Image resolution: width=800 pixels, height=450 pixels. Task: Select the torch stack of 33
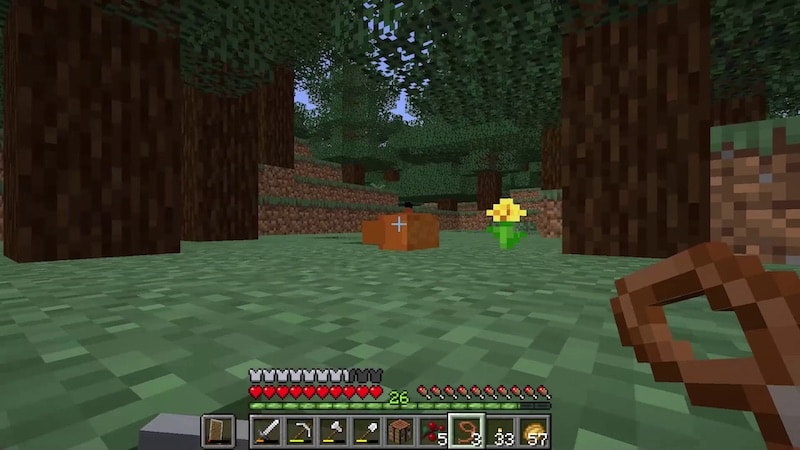(x=499, y=432)
